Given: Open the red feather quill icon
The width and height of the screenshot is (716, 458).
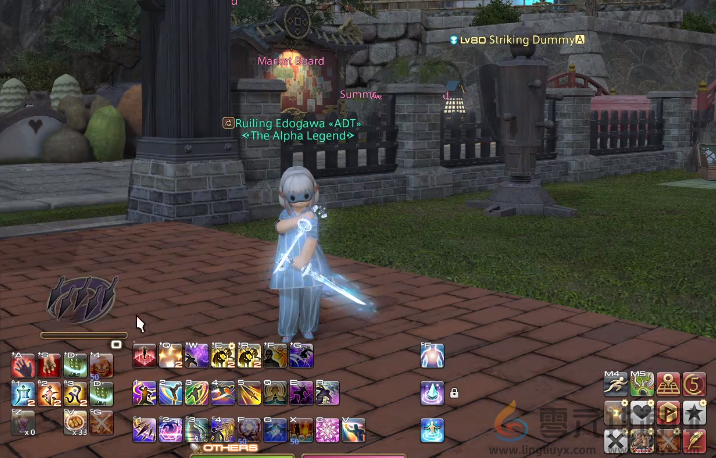Looking at the screenshot, I should click(x=694, y=438).
